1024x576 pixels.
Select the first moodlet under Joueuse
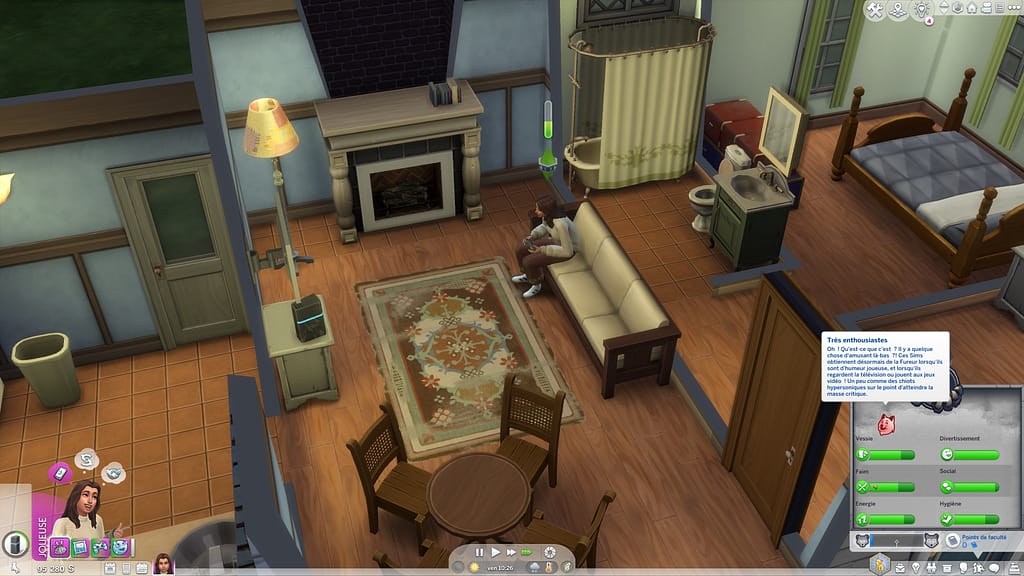(x=60, y=547)
